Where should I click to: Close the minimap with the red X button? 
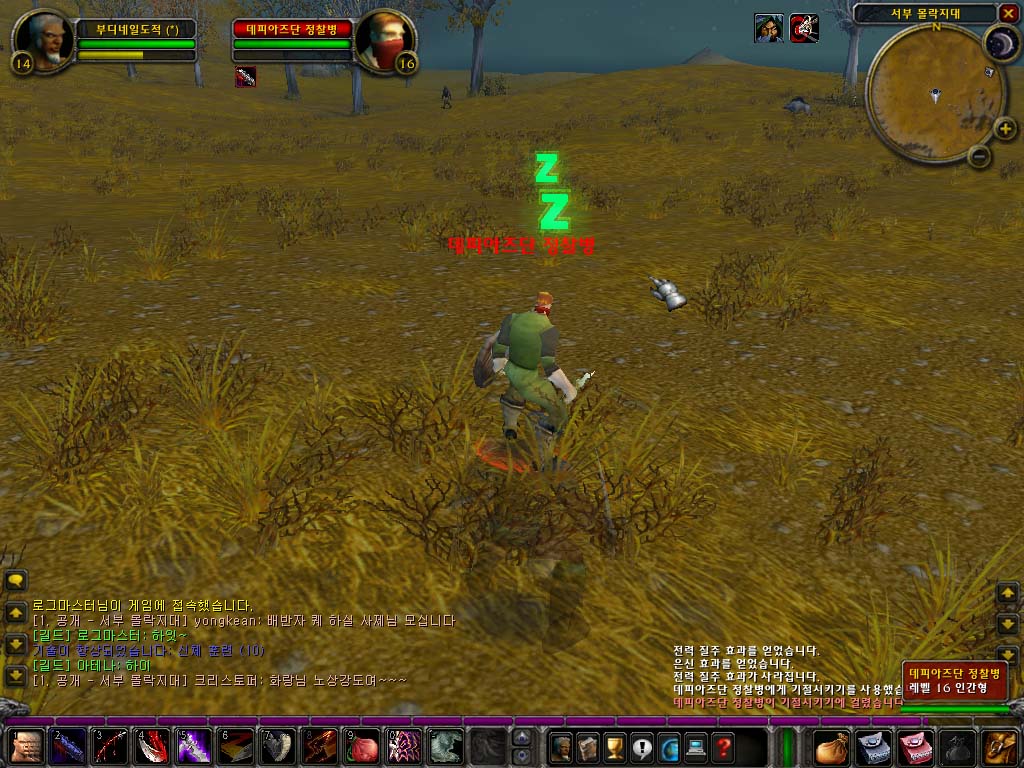[1007, 13]
